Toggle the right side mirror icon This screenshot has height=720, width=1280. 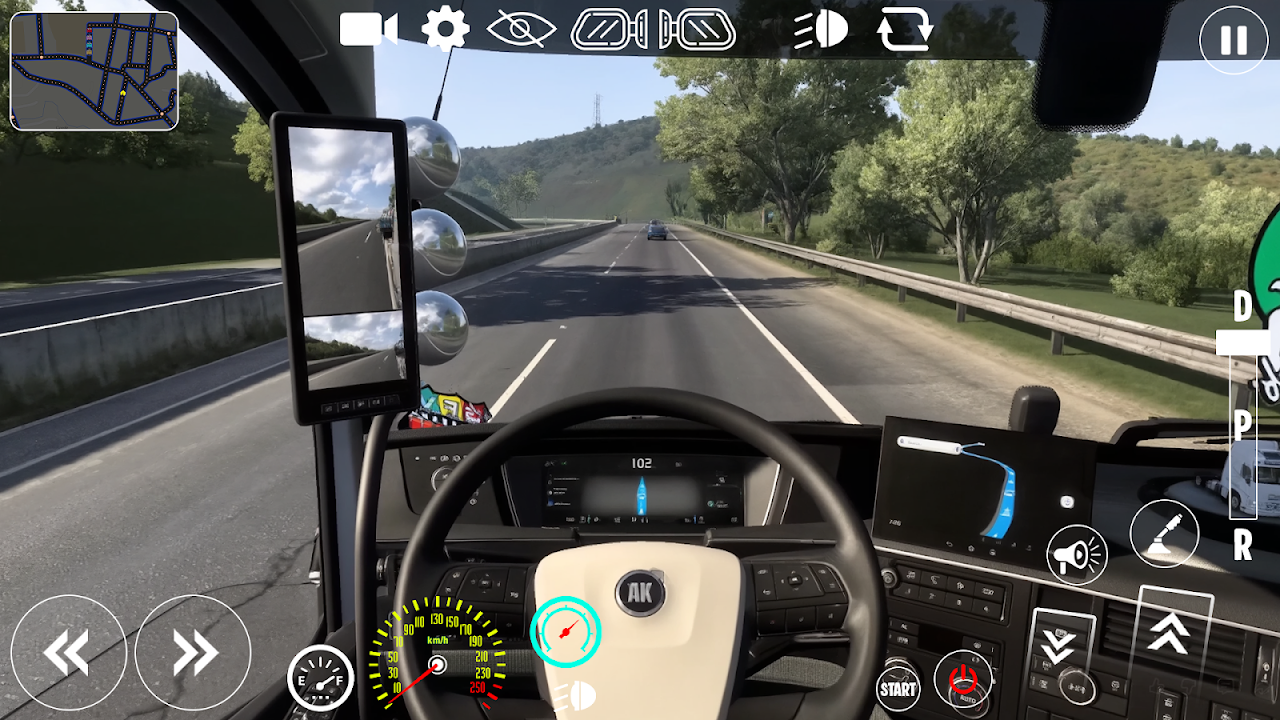[x=697, y=29]
